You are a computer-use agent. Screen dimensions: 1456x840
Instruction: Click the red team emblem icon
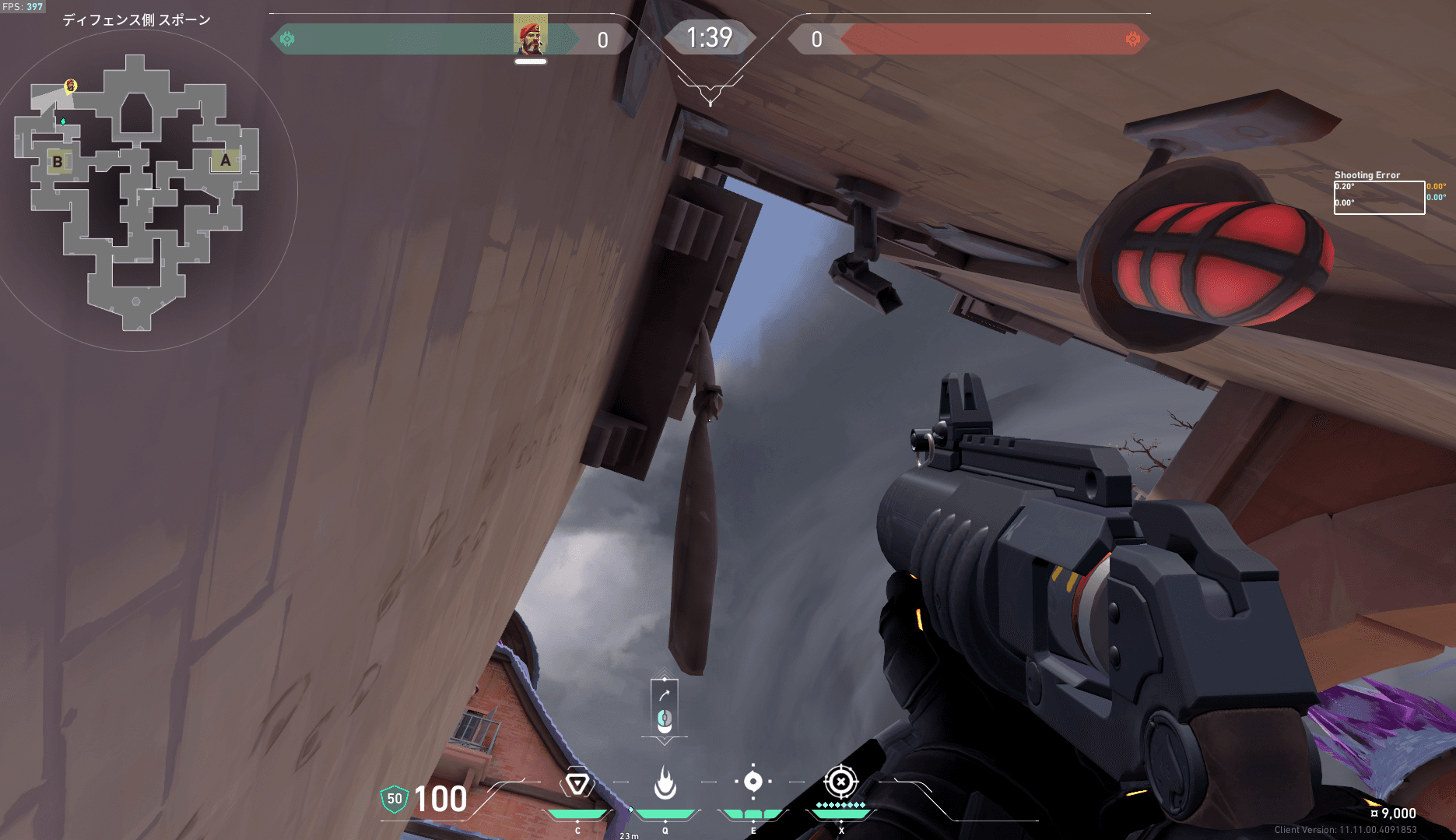click(x=1133, y=39)
